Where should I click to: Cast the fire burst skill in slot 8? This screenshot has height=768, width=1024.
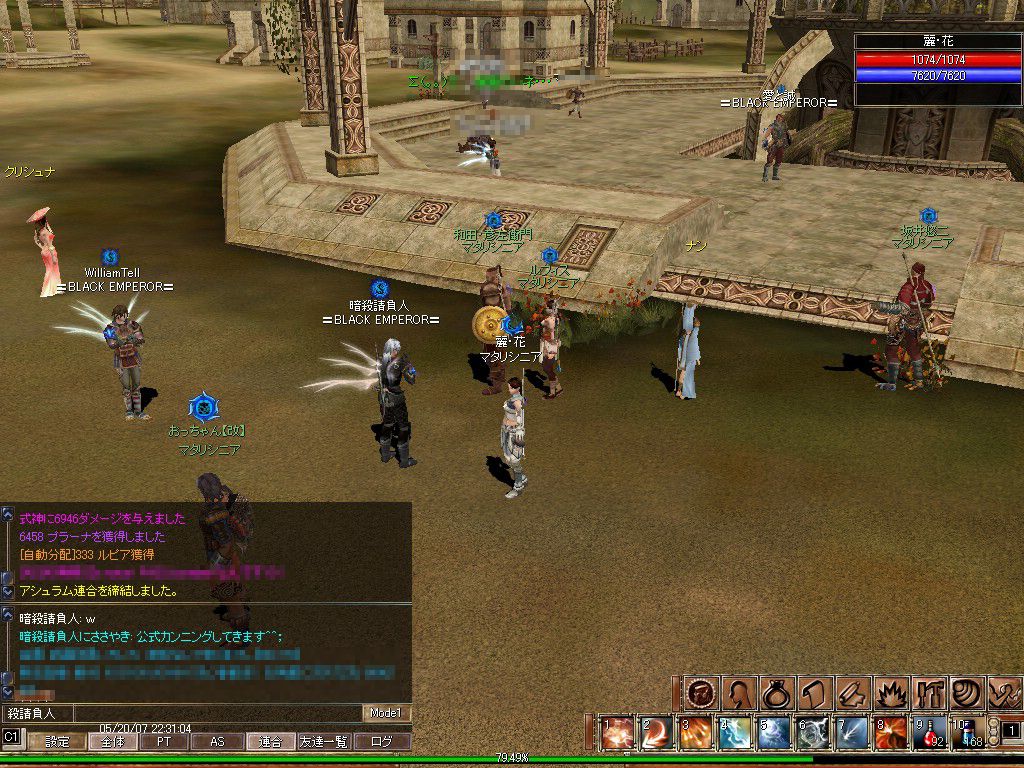coord(892,733)
